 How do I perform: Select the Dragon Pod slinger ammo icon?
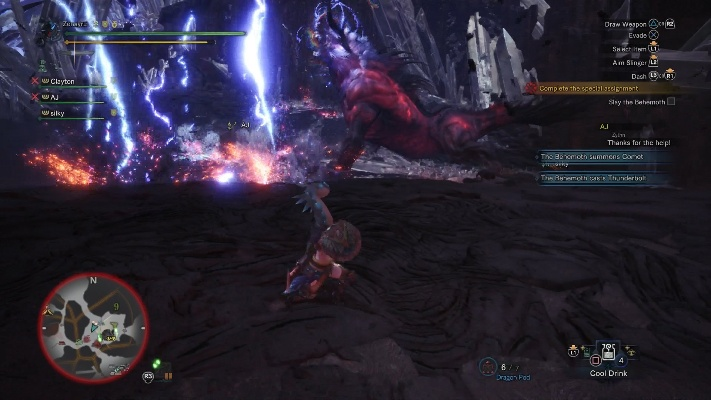pos(488,365)
